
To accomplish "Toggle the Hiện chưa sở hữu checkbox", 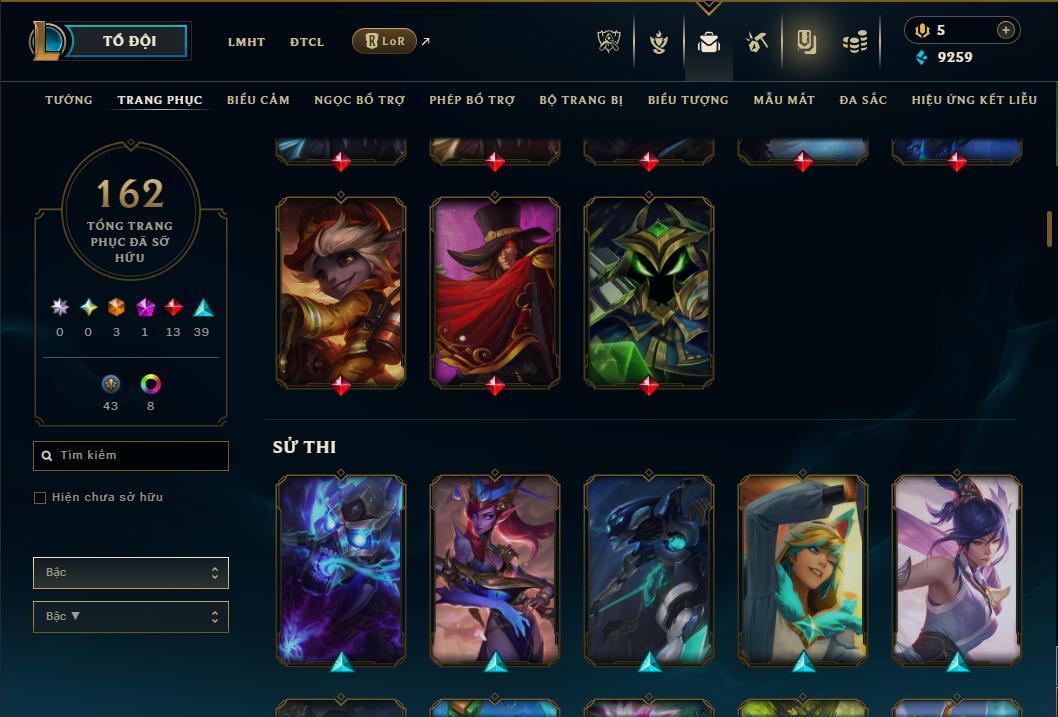I will click(x=40, y=498).
